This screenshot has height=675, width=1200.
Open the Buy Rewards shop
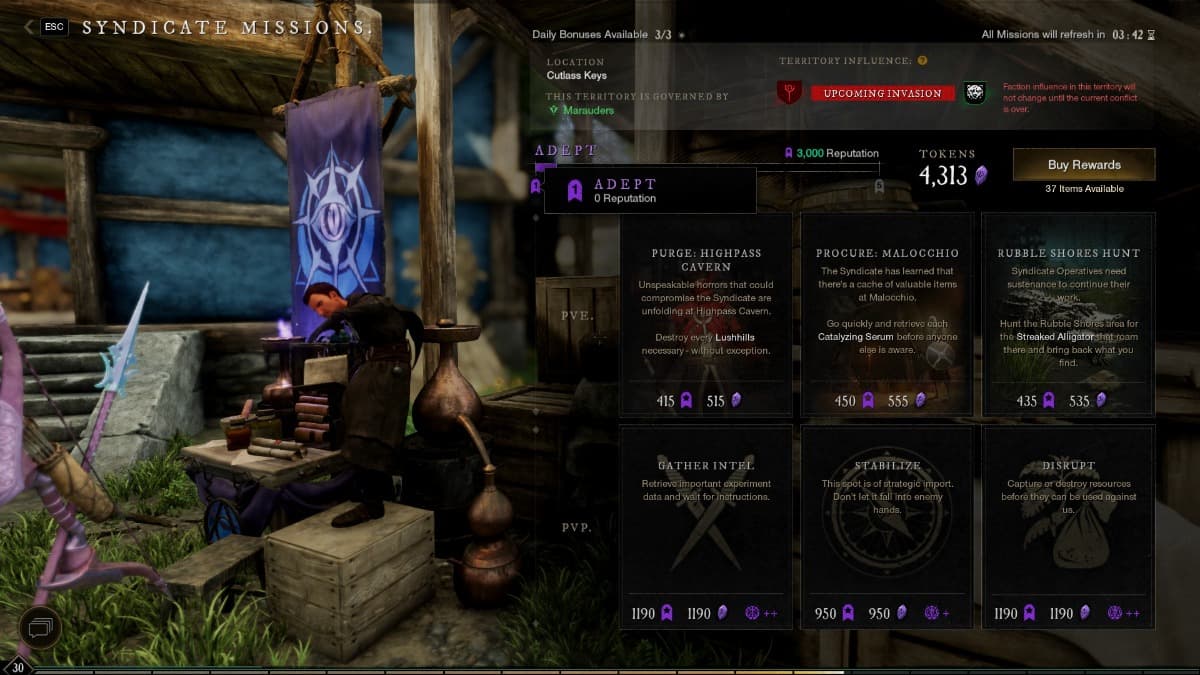tap(1083, 165)
